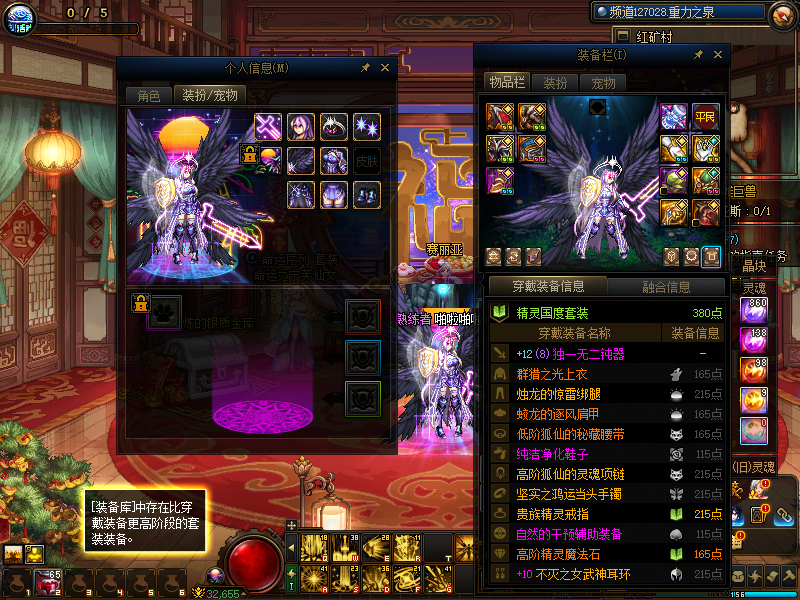Close the personal info window (个人信息)
Image resolution: width=800 pixels, height=600 pixels.
tap(386, 68)
